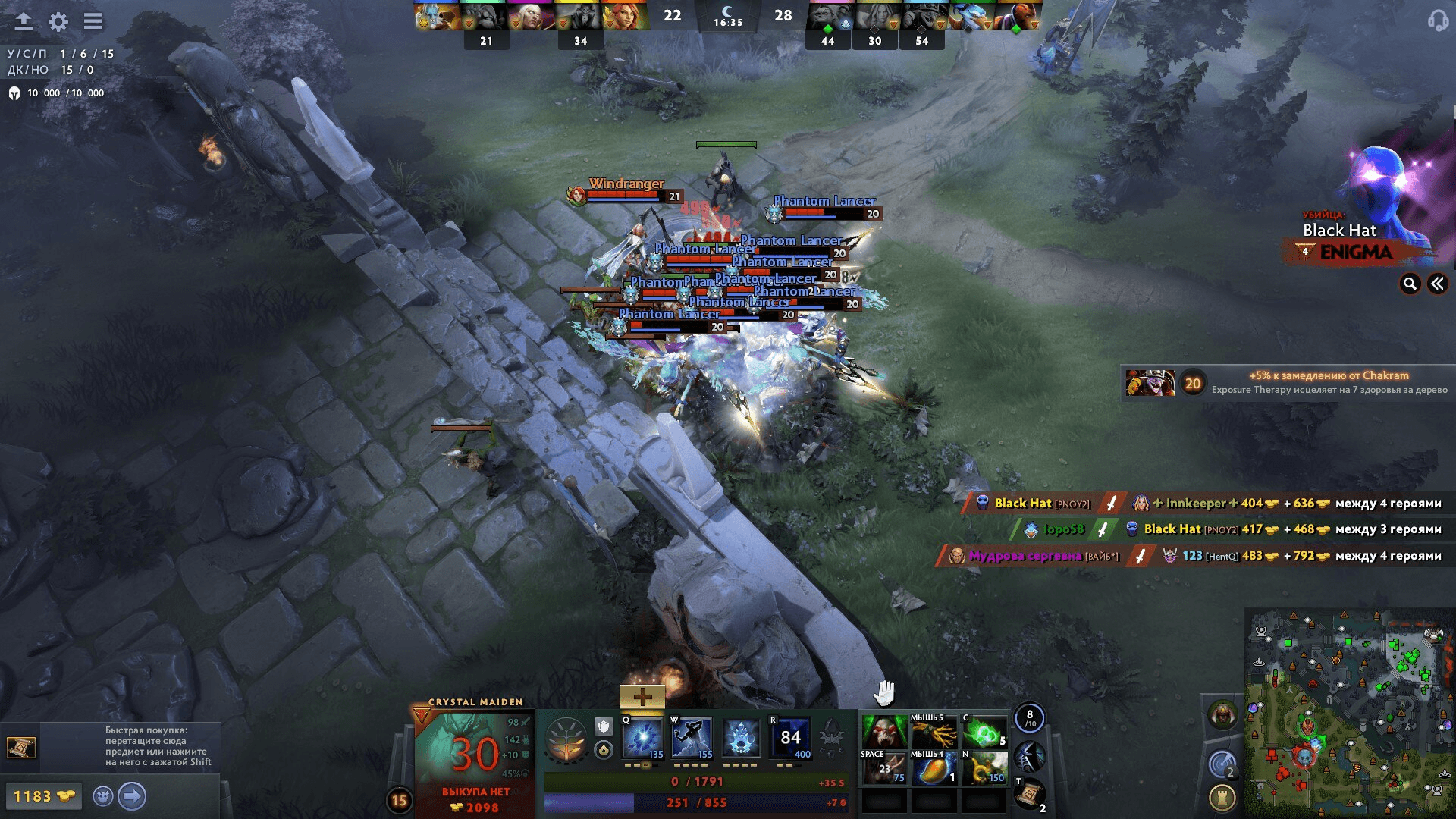Click the courier deliver arrow button
The image size is (1456, 819).
(x=132, y=796)
